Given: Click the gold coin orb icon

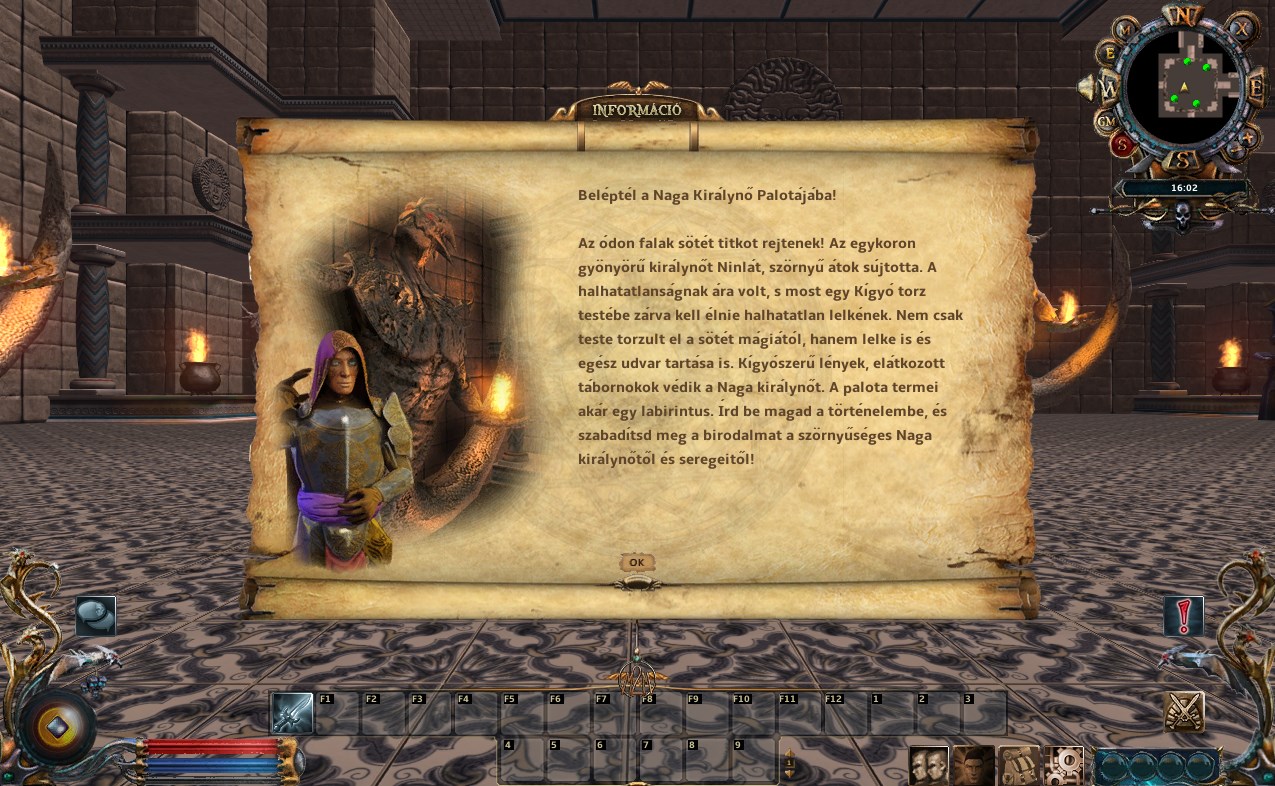Looking at the screenshot, I should (56, 727).
